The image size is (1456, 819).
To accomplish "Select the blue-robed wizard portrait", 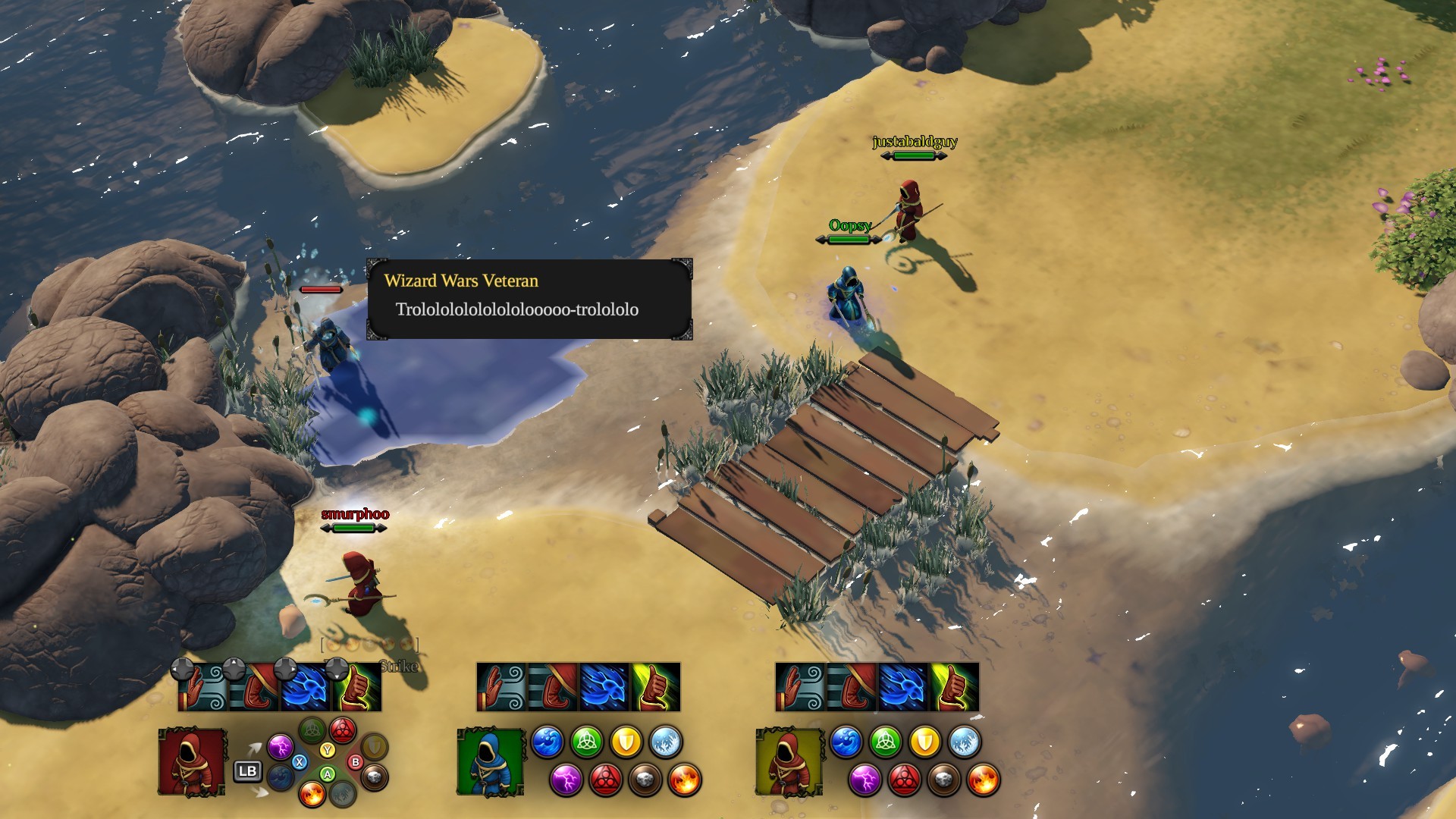I will click(491, 761).
